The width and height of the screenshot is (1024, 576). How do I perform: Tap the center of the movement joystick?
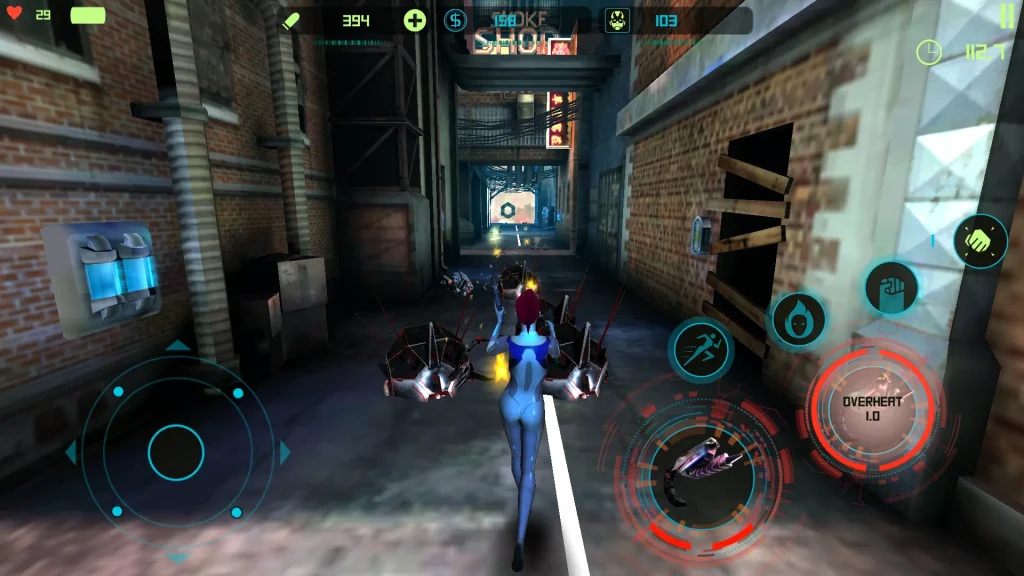pos(176,452)
